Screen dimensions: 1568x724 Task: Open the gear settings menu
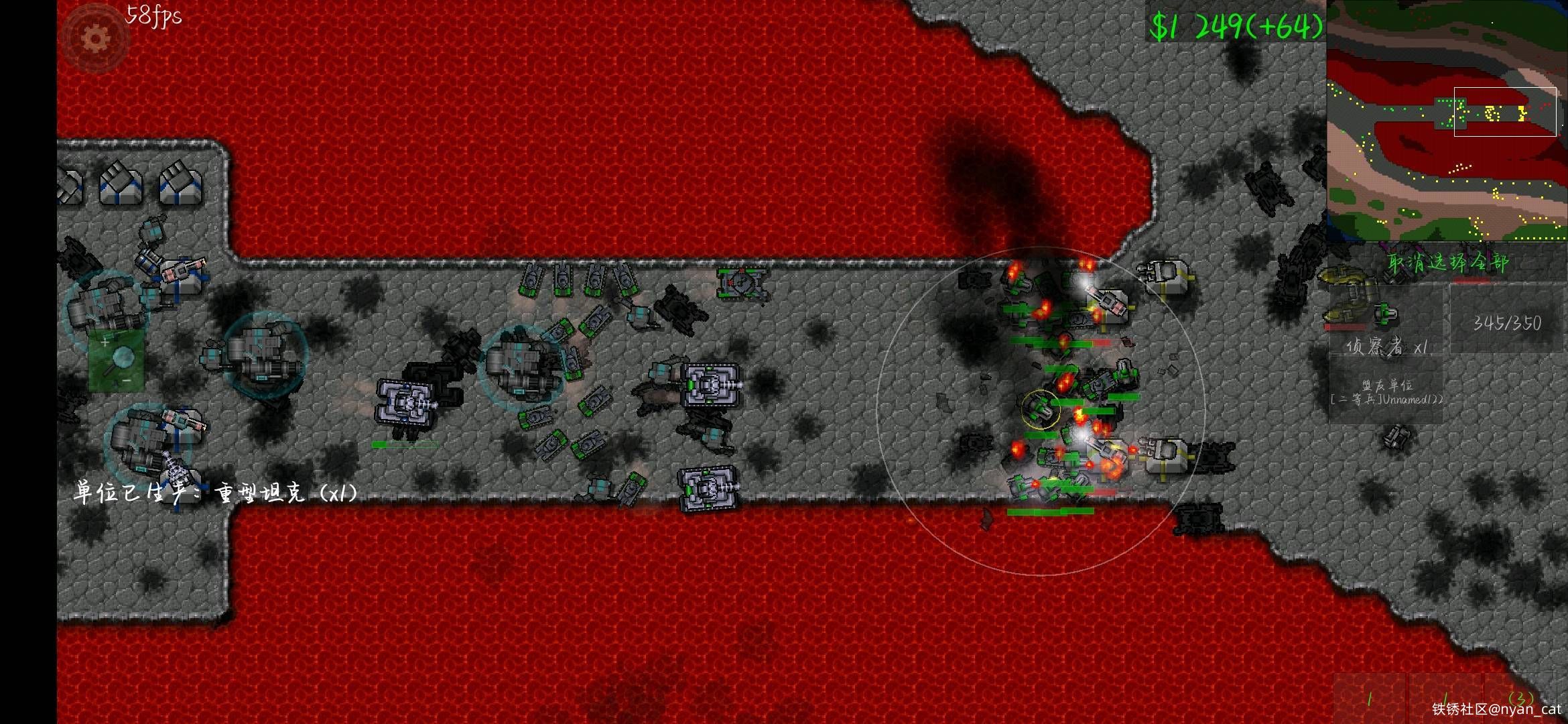coord(95,39)
